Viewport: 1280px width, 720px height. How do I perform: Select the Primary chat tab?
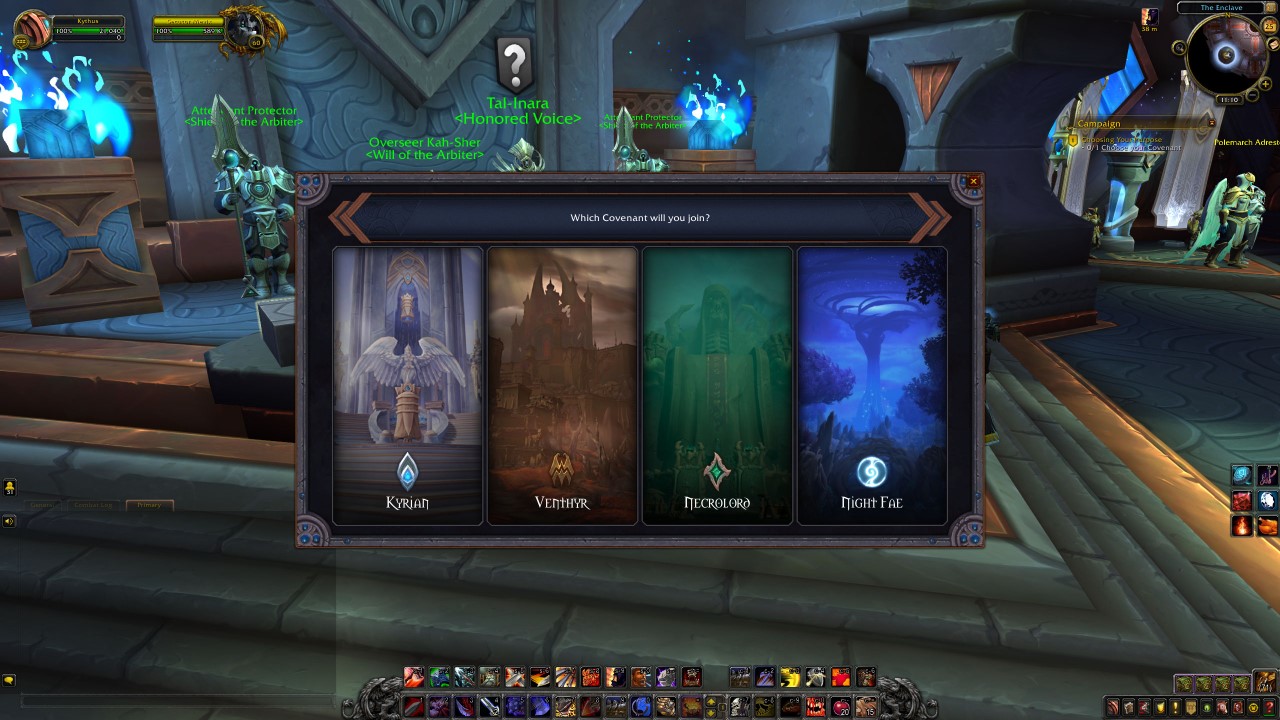[x=149, y=505]
